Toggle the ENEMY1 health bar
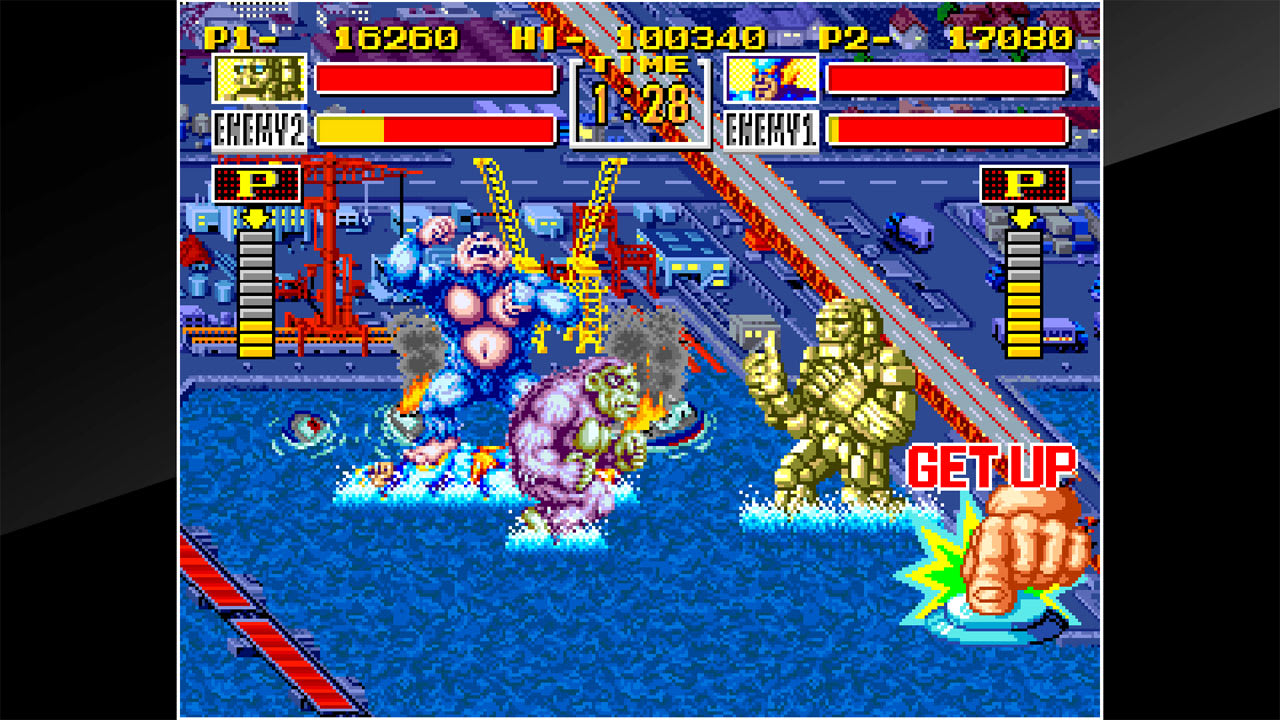This screenshot has width=1280, height=720. [948, 128]
